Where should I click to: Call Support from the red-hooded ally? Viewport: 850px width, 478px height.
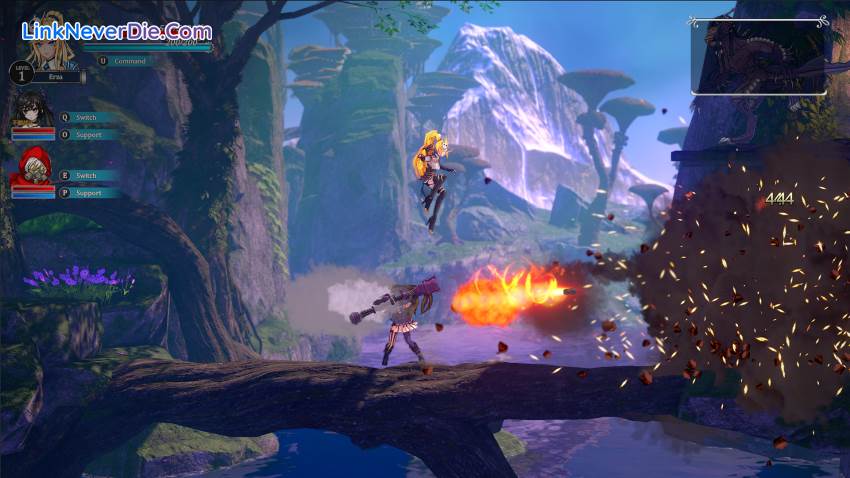[x=88, y=192]
